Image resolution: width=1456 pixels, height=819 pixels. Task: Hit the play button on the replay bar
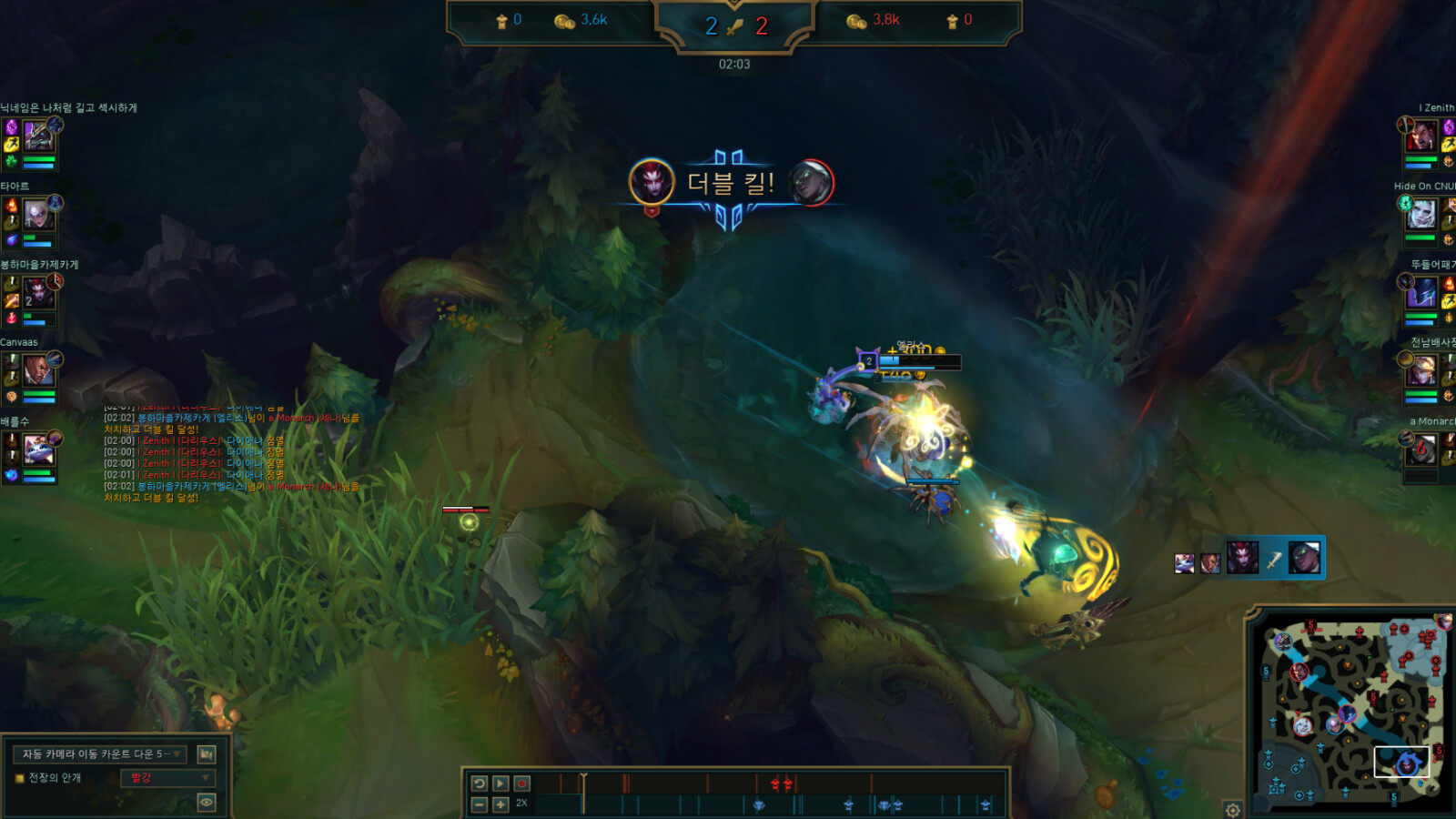pos(500,784)
